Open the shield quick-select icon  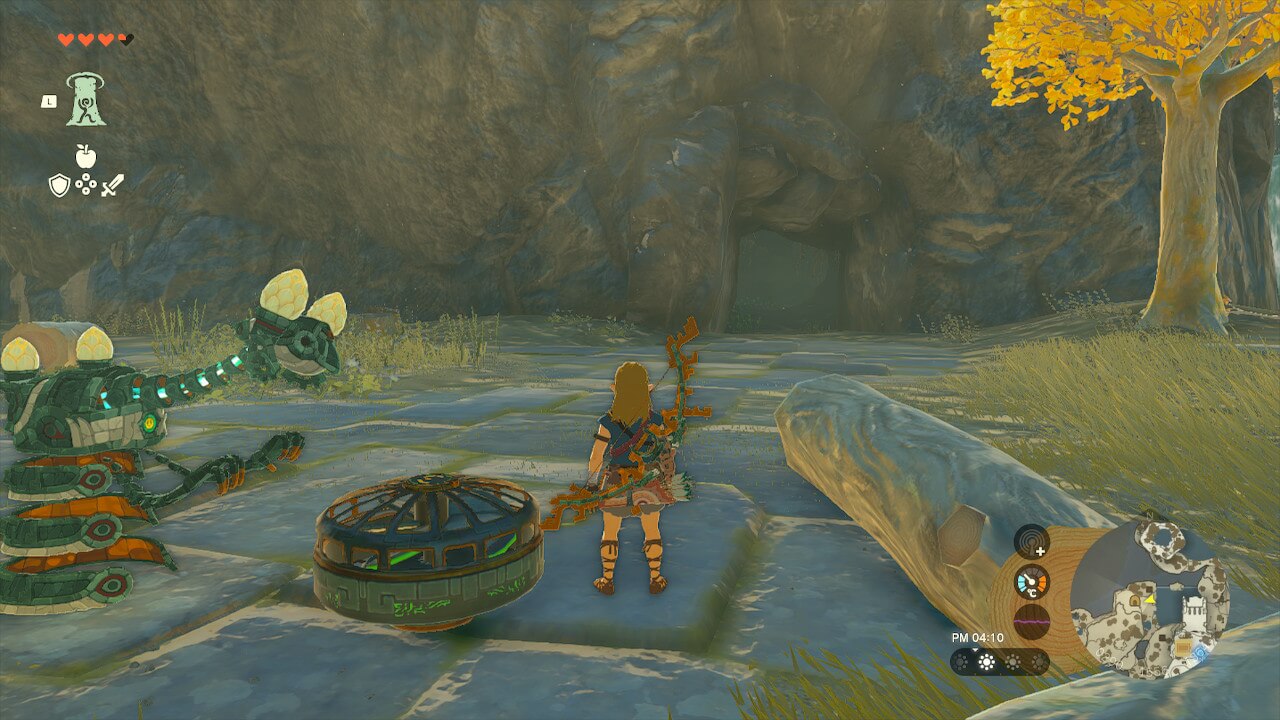[59, 185]
